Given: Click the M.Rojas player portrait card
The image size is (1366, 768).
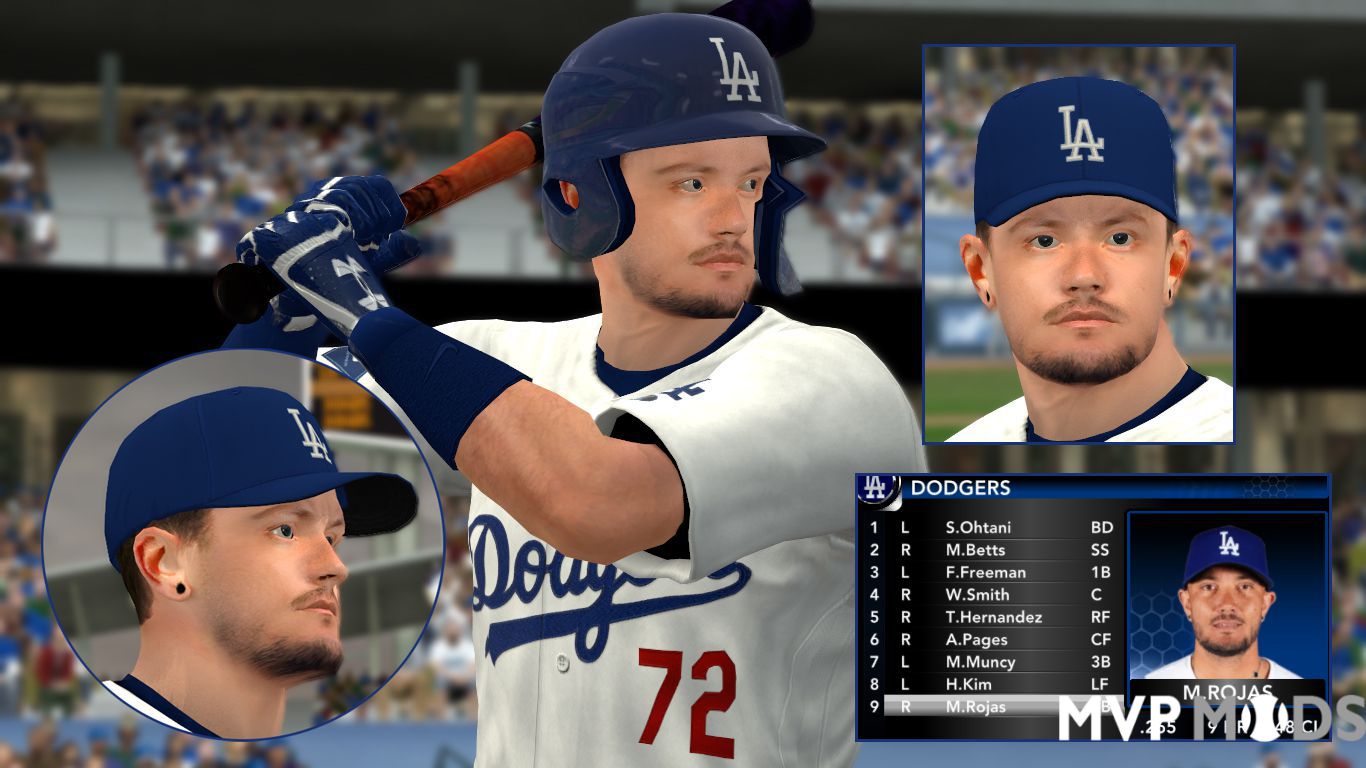Looking at the screenshot, I should (1227, 600).
